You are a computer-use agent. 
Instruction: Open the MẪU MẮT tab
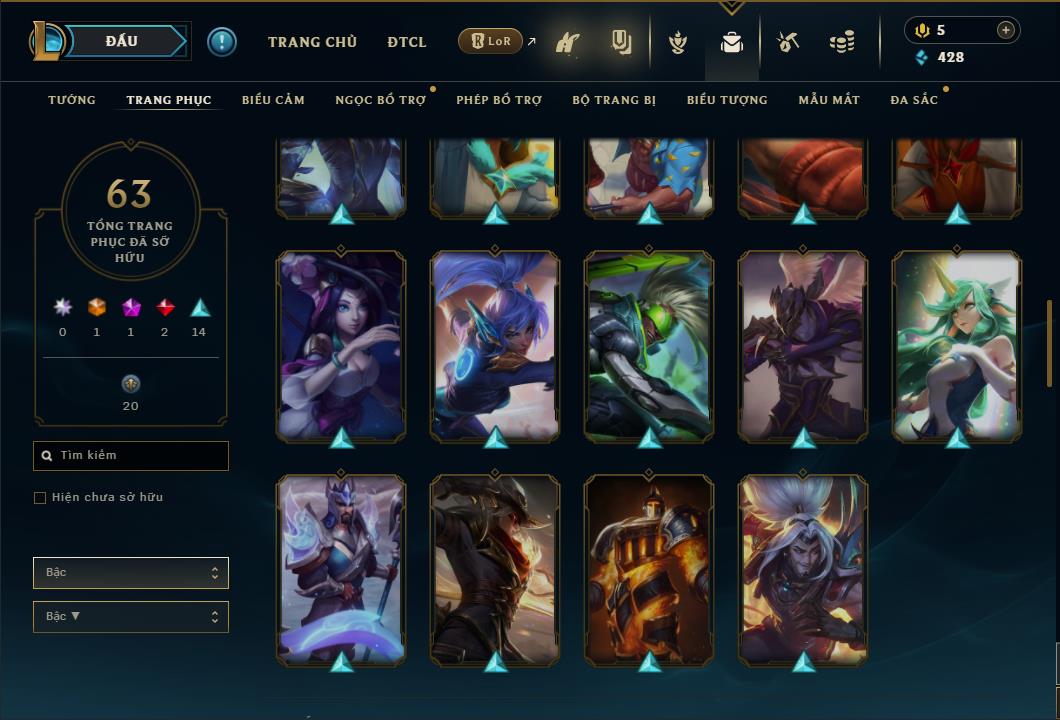point(829,100)
